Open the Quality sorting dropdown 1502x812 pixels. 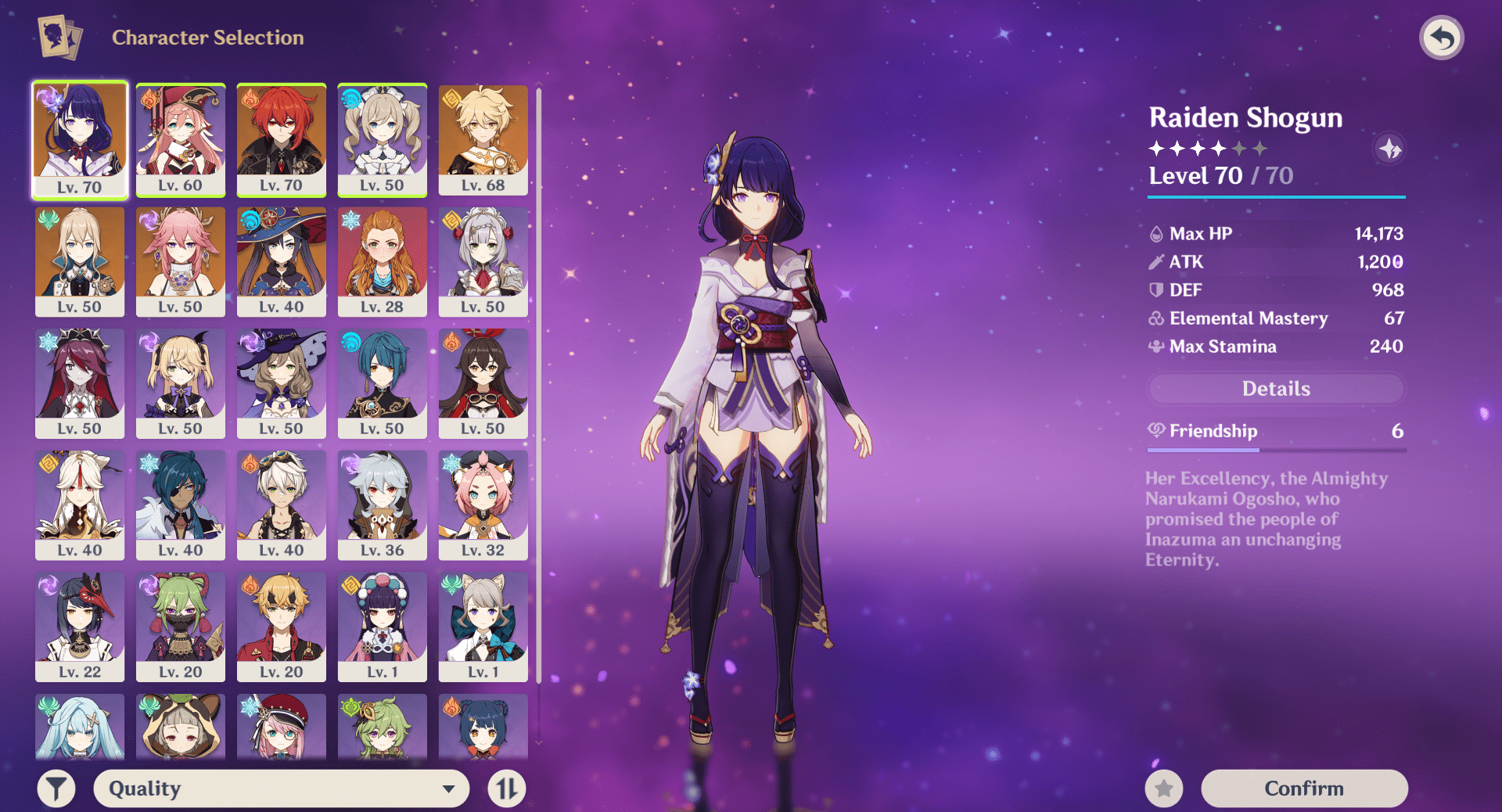point(280,788)
